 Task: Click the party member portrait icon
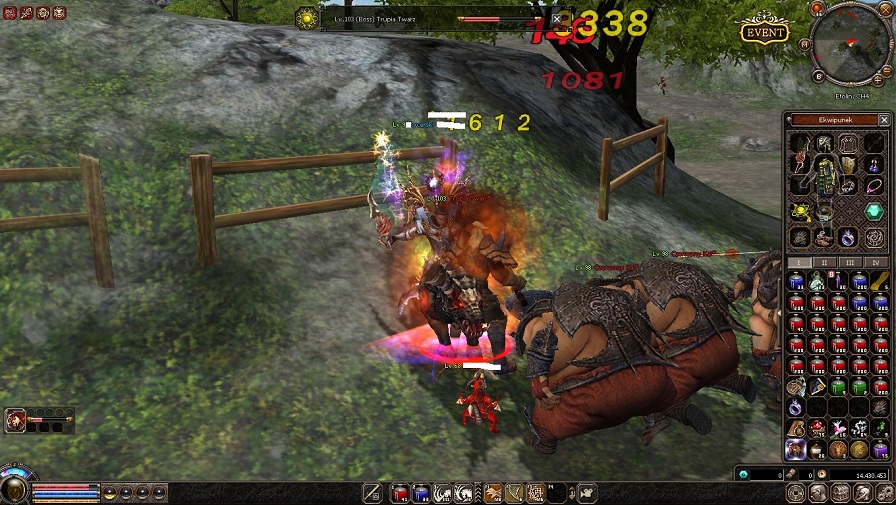pyautogui.click(x=15, y=420)
